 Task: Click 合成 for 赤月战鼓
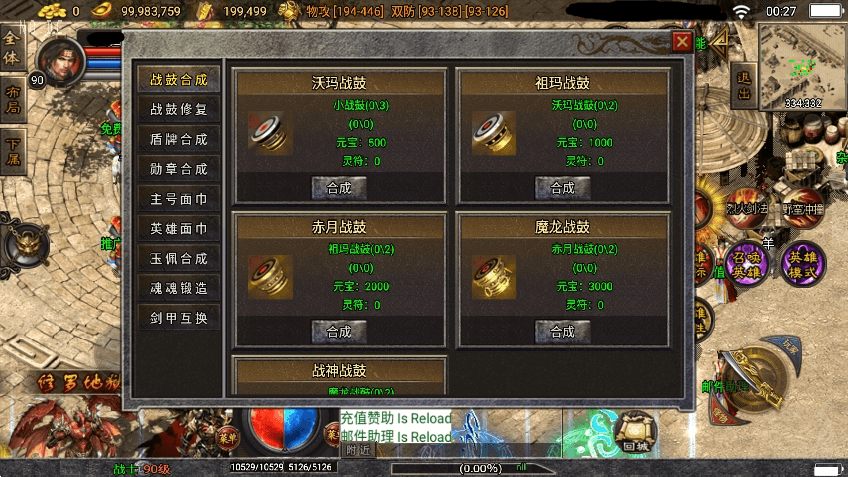tap(339, 331)
